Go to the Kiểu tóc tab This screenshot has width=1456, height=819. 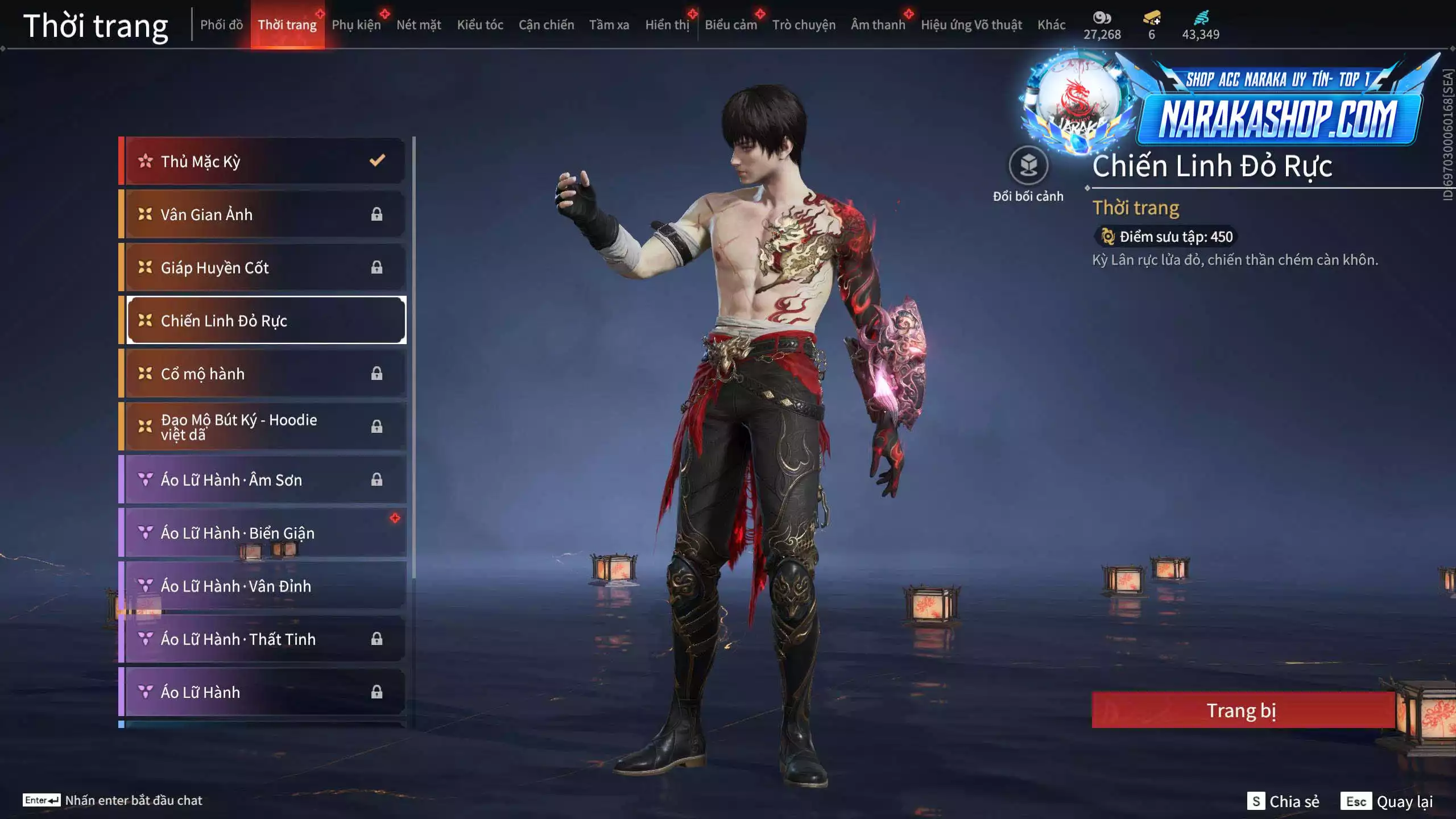[480, 25]
